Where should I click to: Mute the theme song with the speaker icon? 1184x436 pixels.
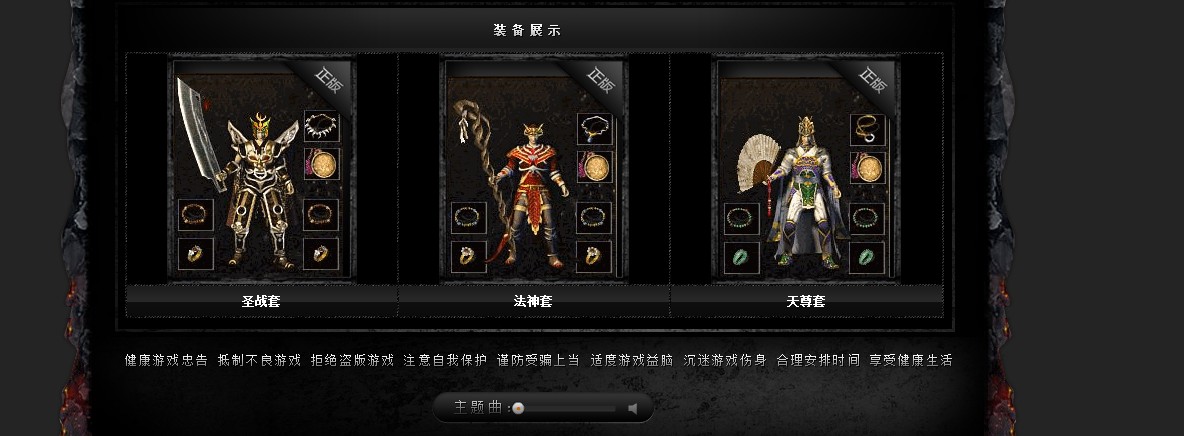(632, 408)
